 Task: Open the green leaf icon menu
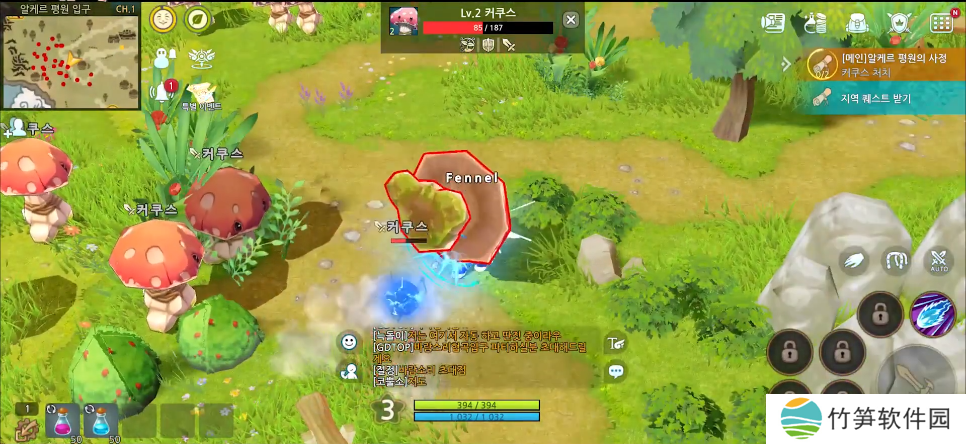point(198,19)
